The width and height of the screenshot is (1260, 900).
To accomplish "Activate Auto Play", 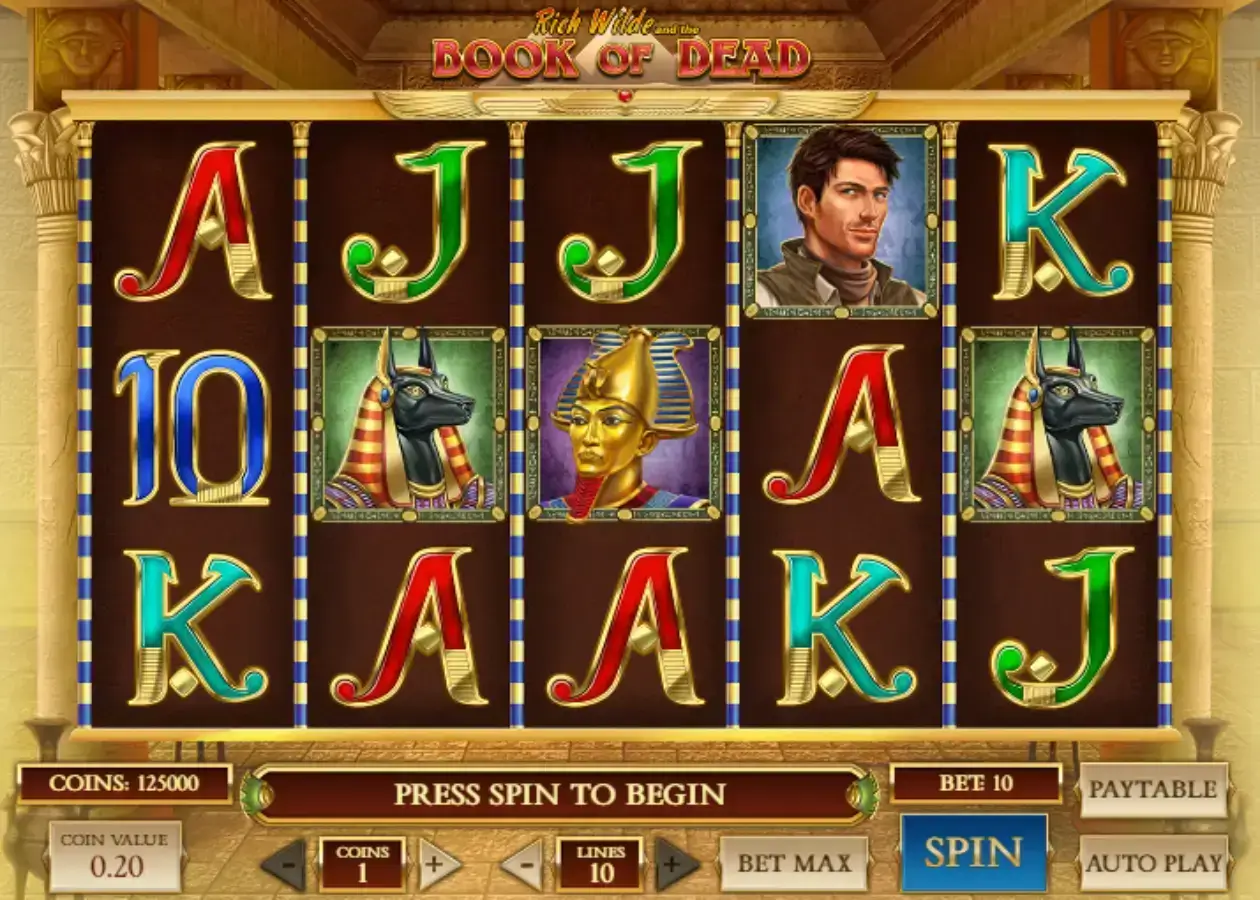I will pos(1154,862).
